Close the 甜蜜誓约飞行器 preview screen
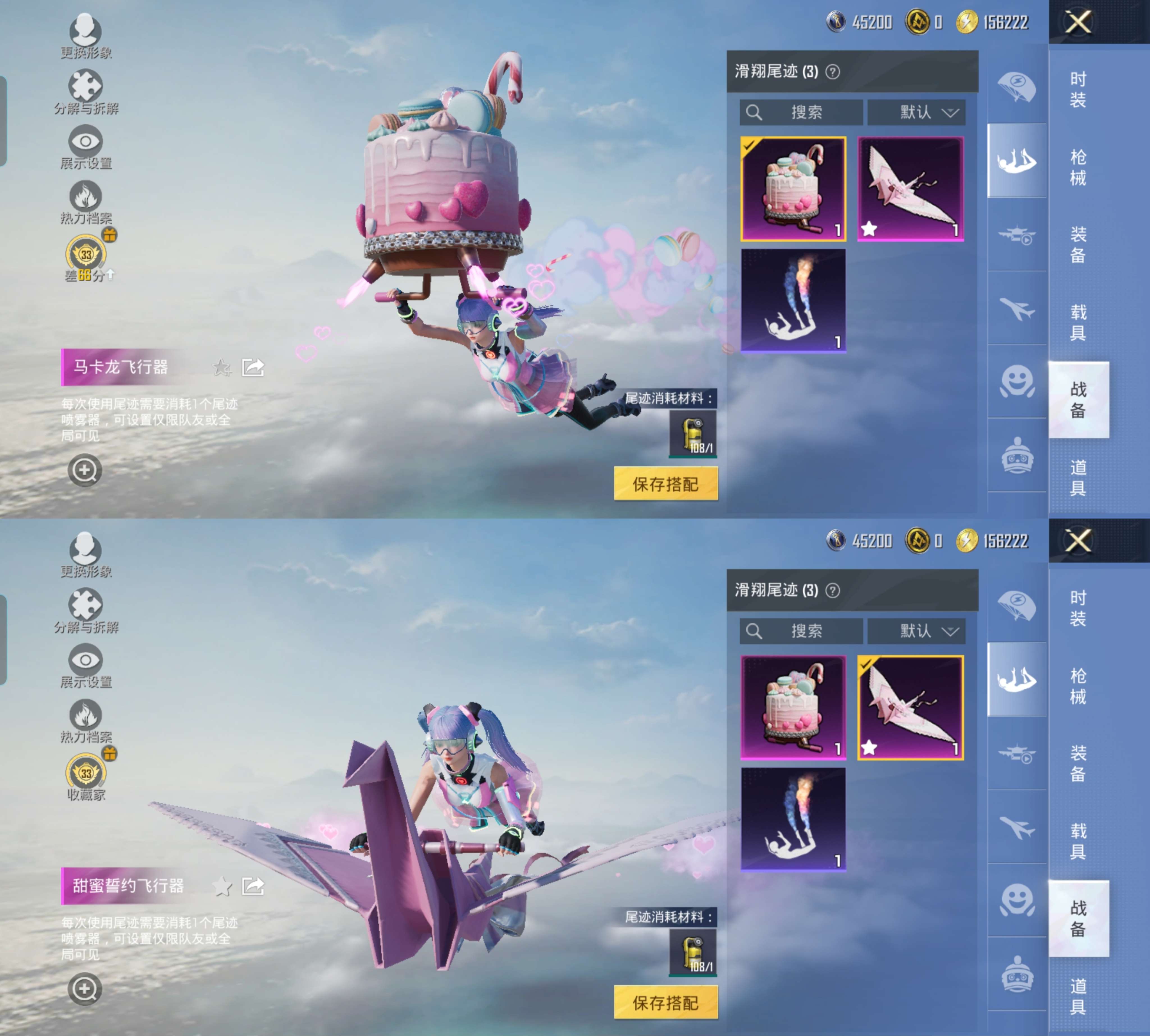The width and height of the screenshot is (1150, 1036). point(1078,541)
